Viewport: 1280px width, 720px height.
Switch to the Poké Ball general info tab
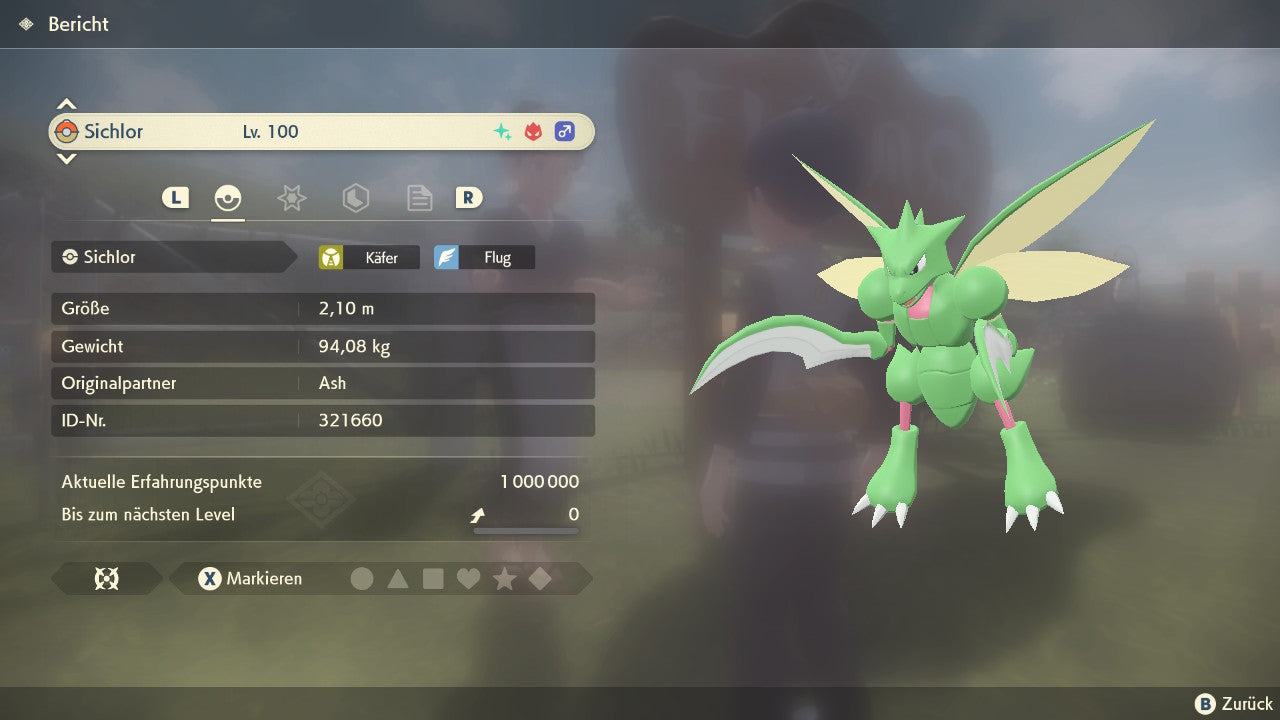point(228,198)
